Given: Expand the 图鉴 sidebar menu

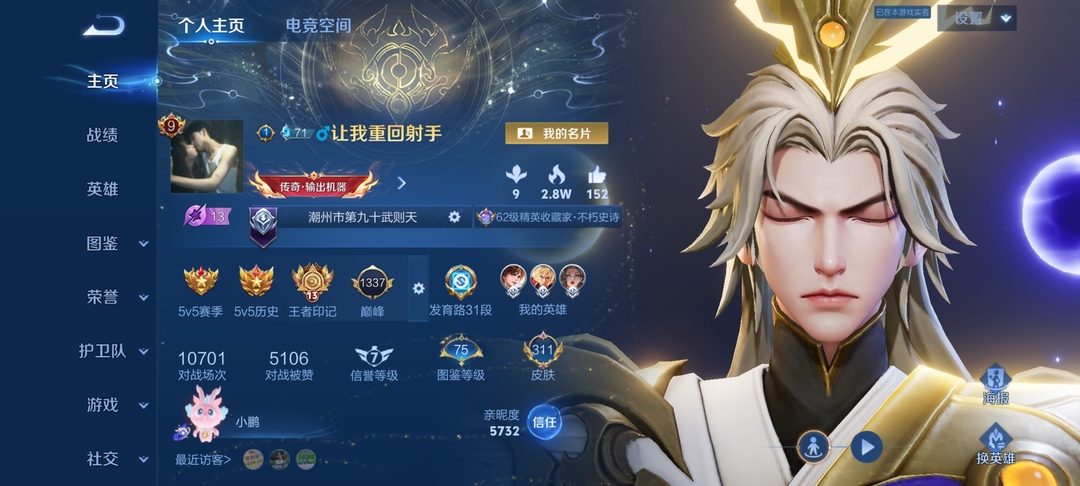Looking at the screenshot, I should pos(115,243).
